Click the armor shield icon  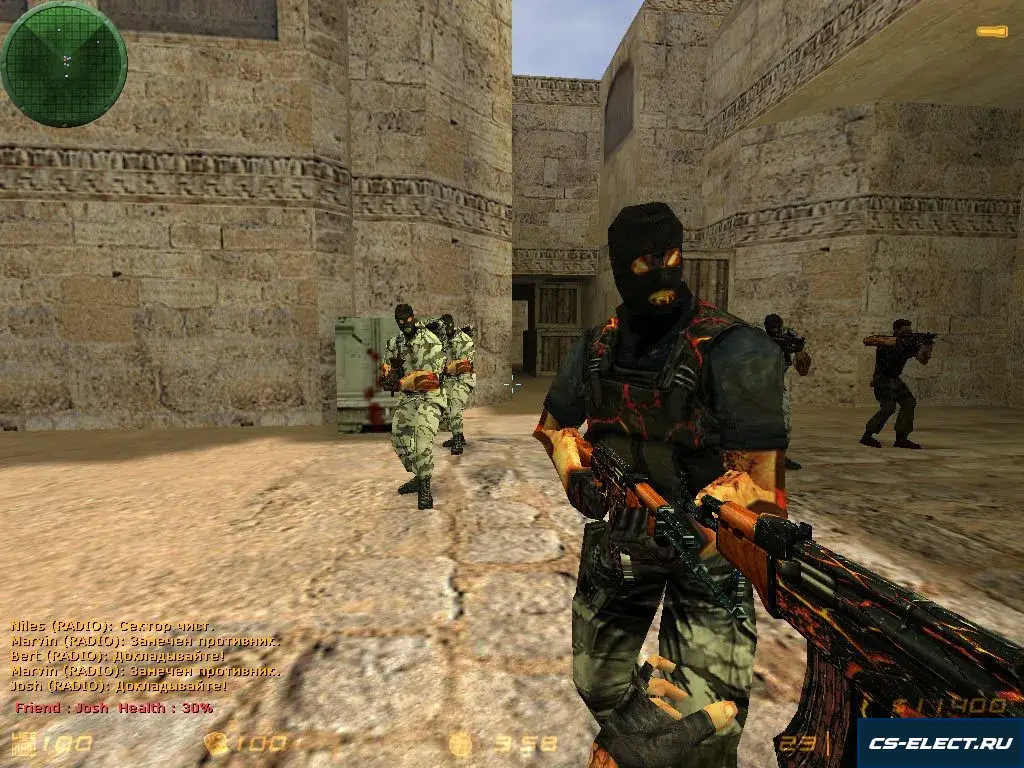pyautogui.click(x=215, y=743)
